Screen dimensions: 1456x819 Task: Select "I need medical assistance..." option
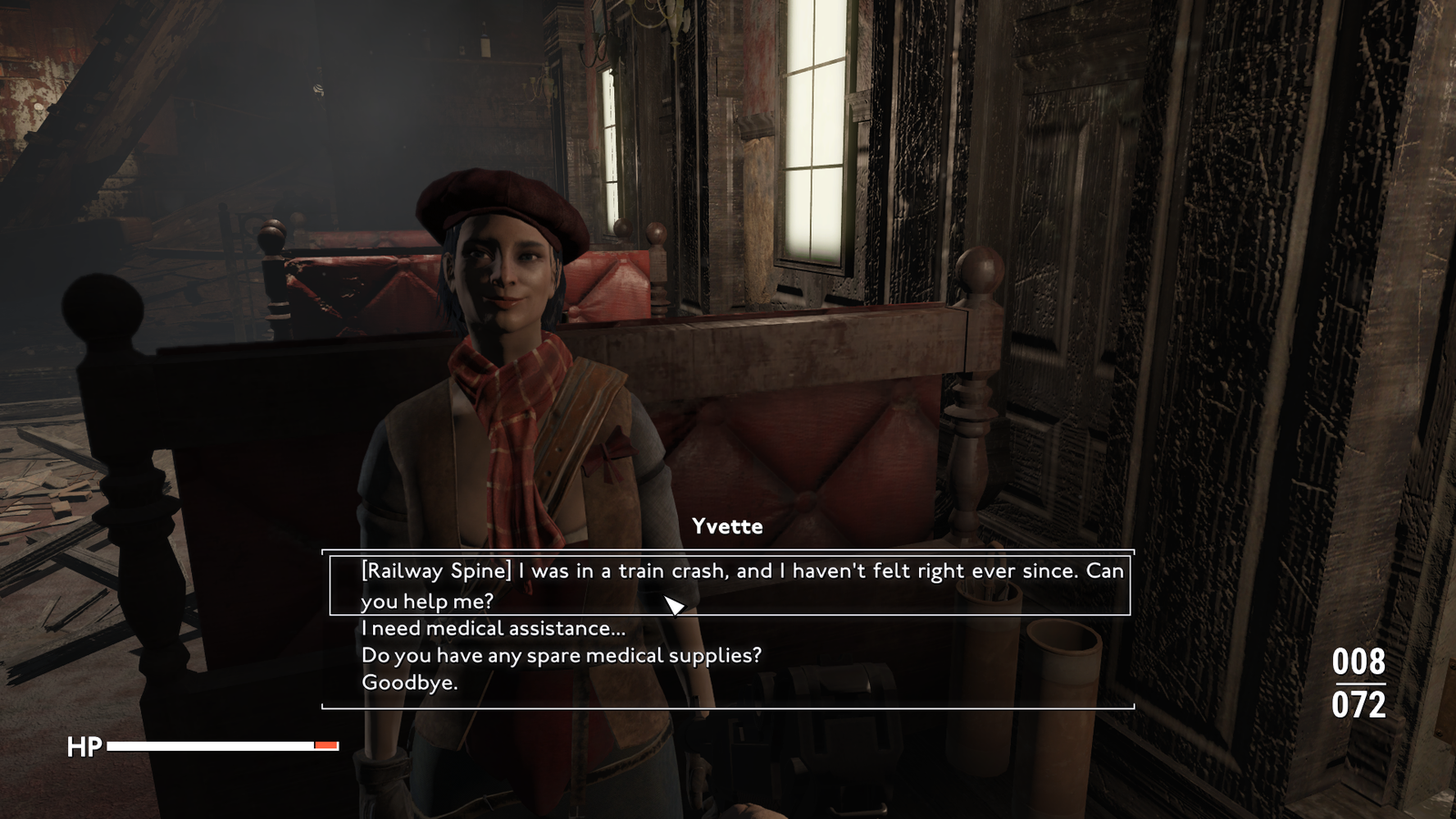pyautogui.click(x=493, y=628)
